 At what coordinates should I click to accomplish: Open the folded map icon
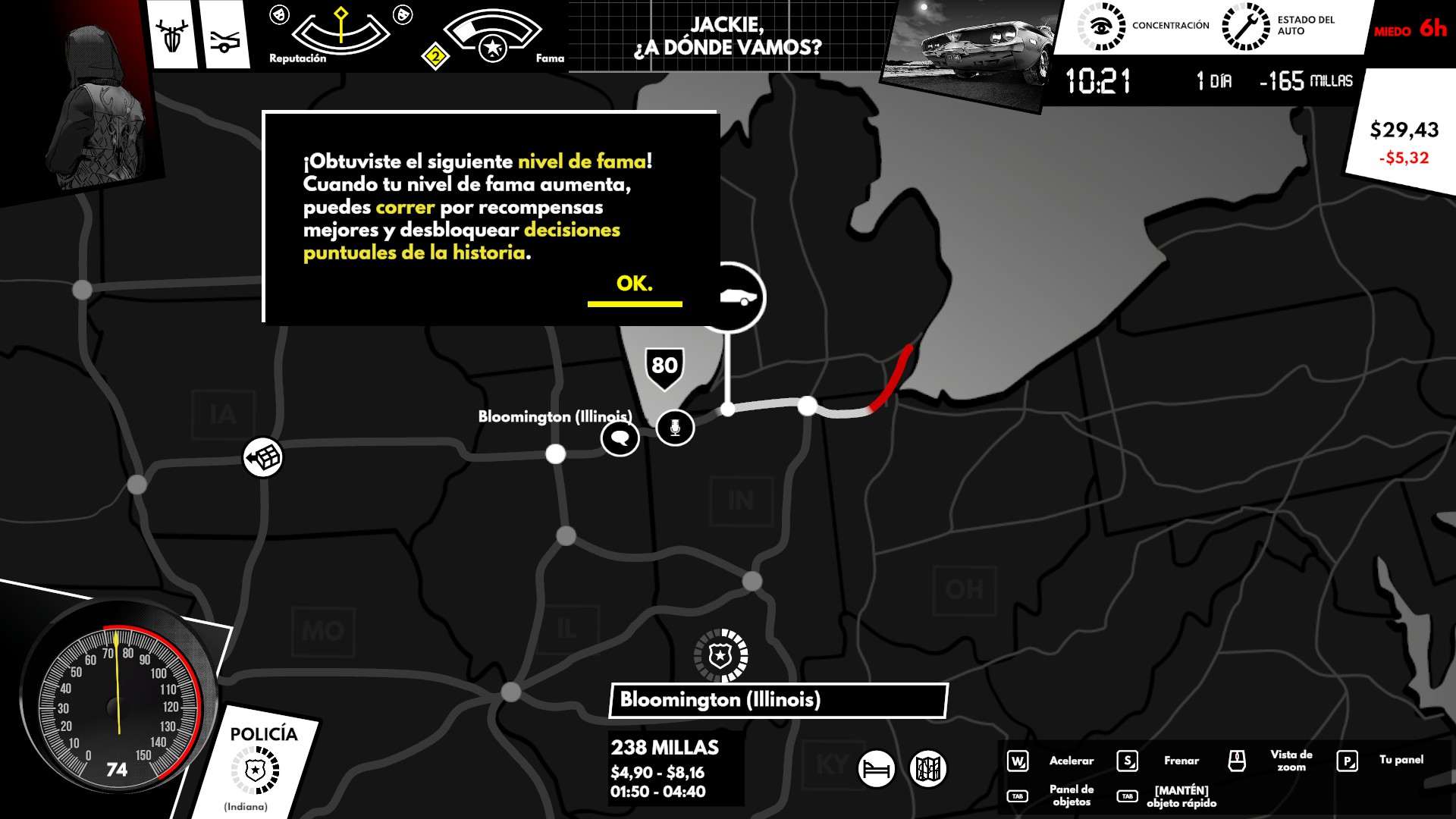(x=928, y=769)
